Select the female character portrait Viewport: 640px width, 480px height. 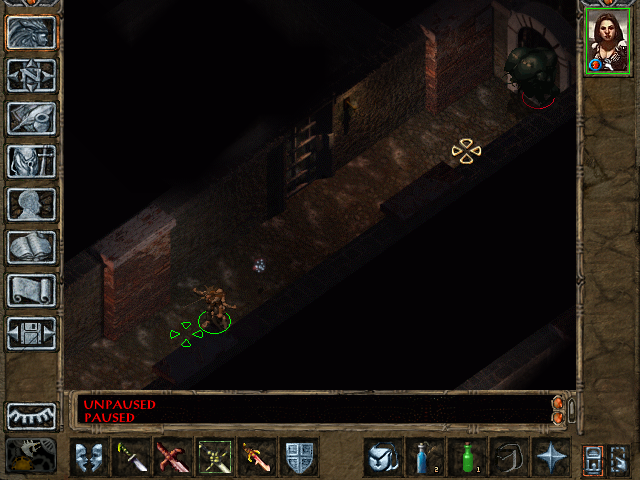click(x=605, y=42)
